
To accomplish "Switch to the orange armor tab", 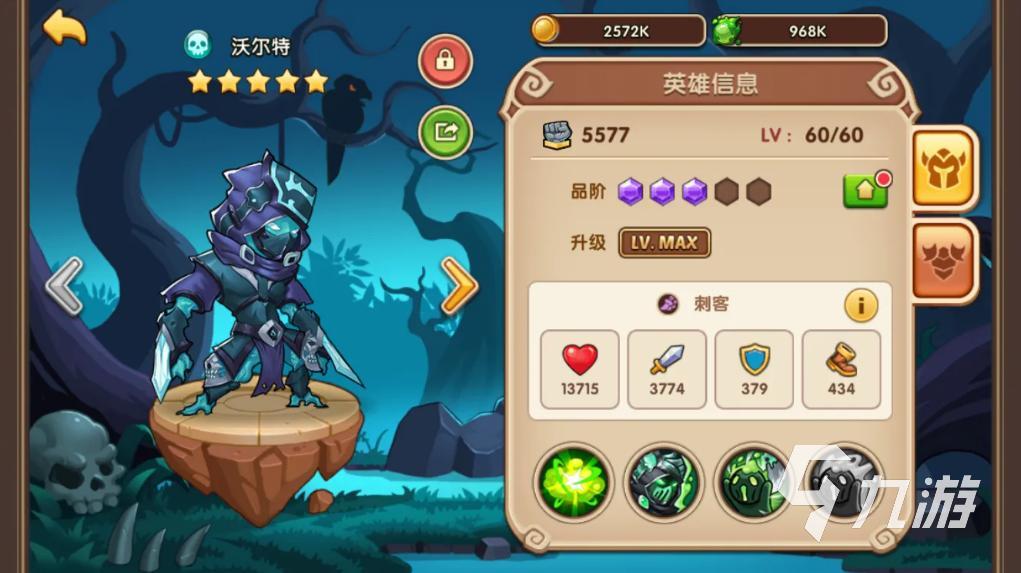I will pyautogui.click(x=943, y=260).
